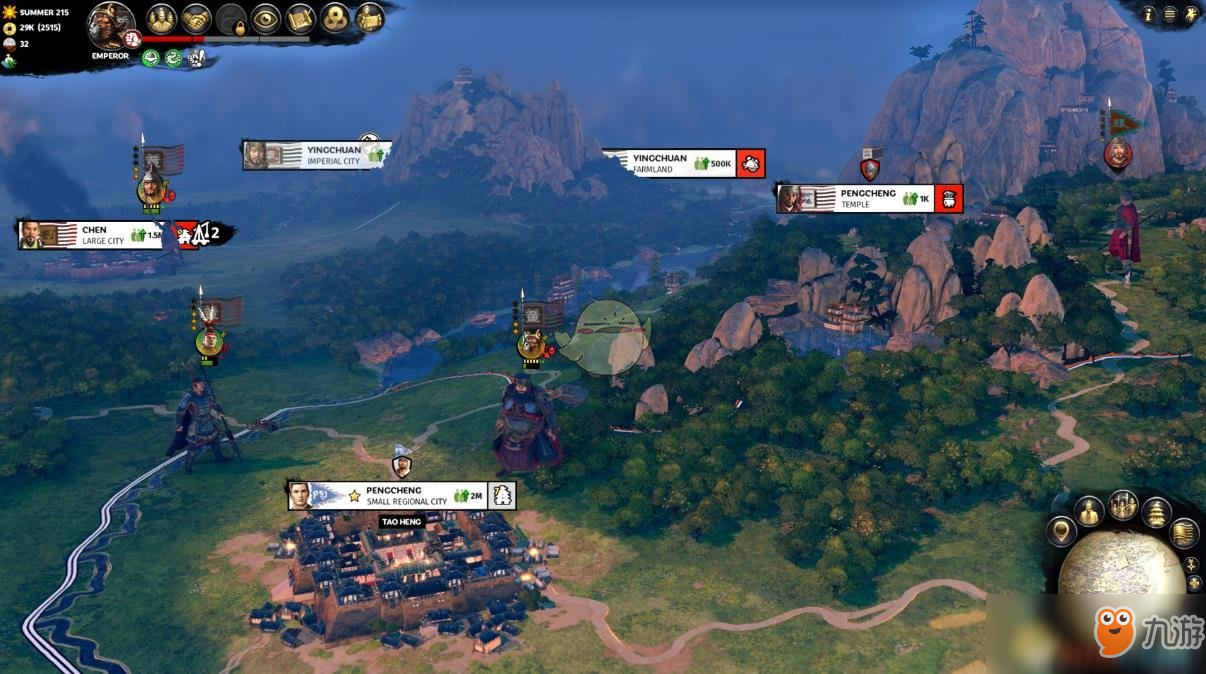Open the court panel with three figures

pos(162,18)
